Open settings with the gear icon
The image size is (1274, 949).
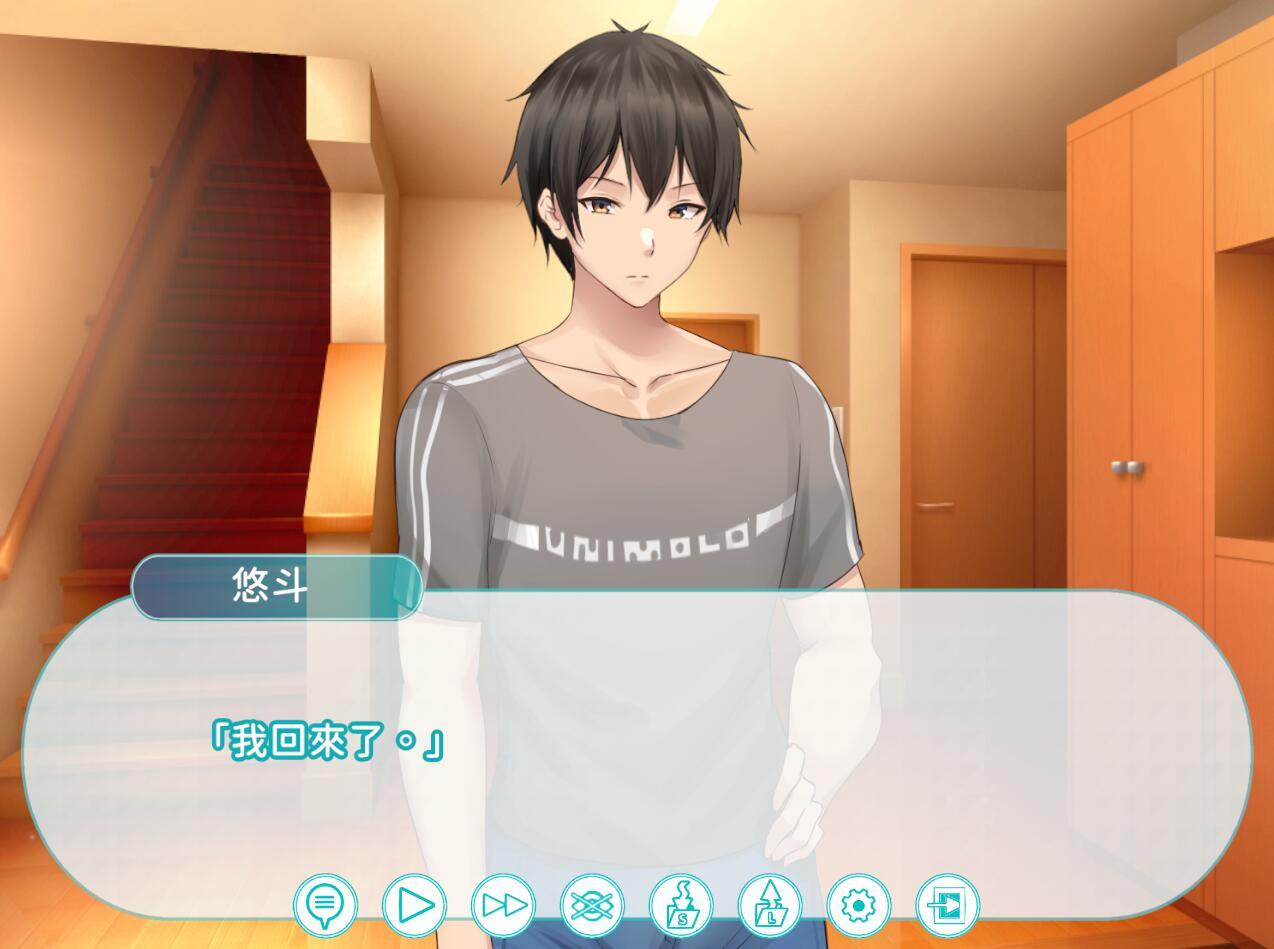858,906
